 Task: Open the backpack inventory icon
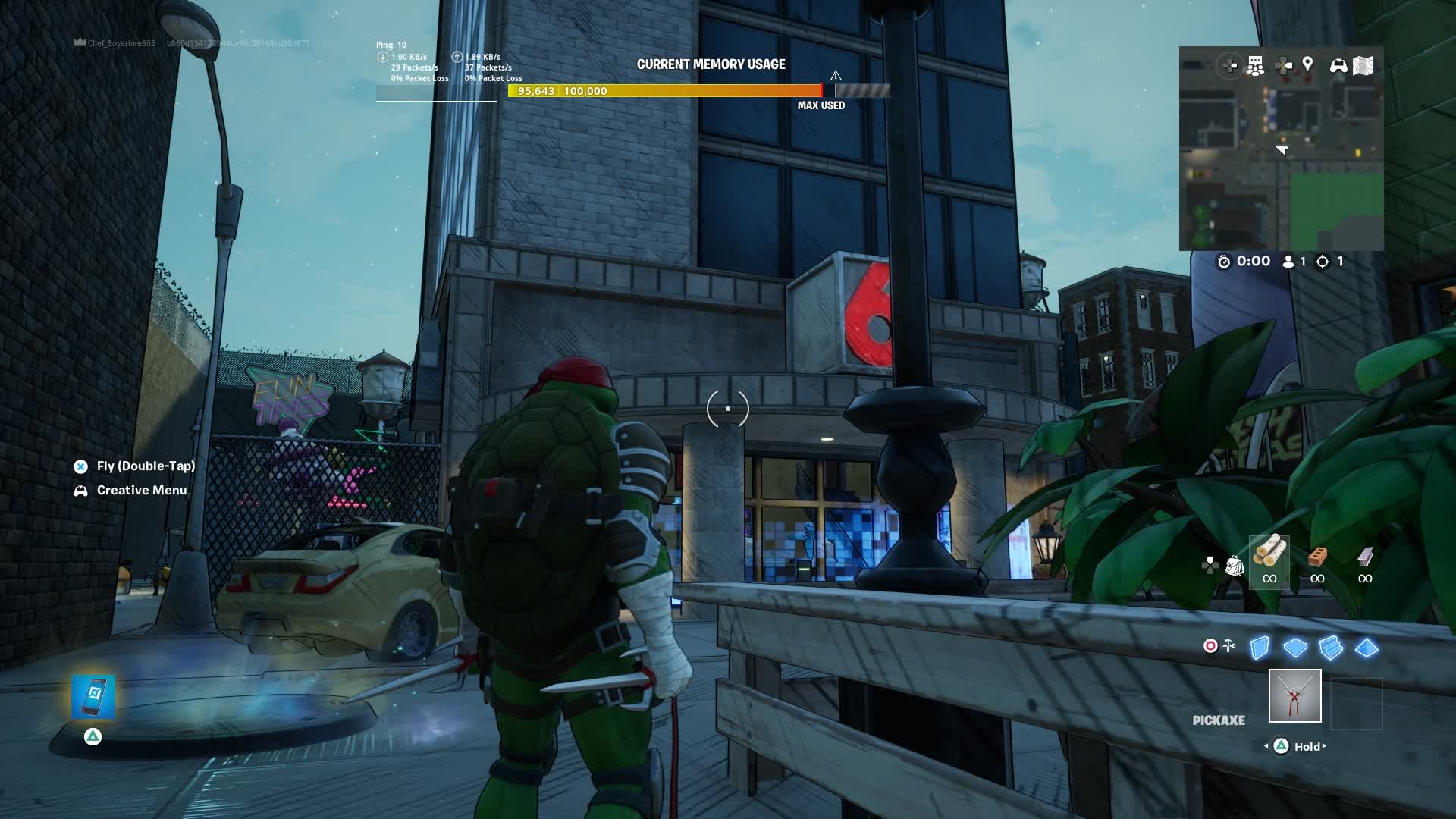[1235, 566]
